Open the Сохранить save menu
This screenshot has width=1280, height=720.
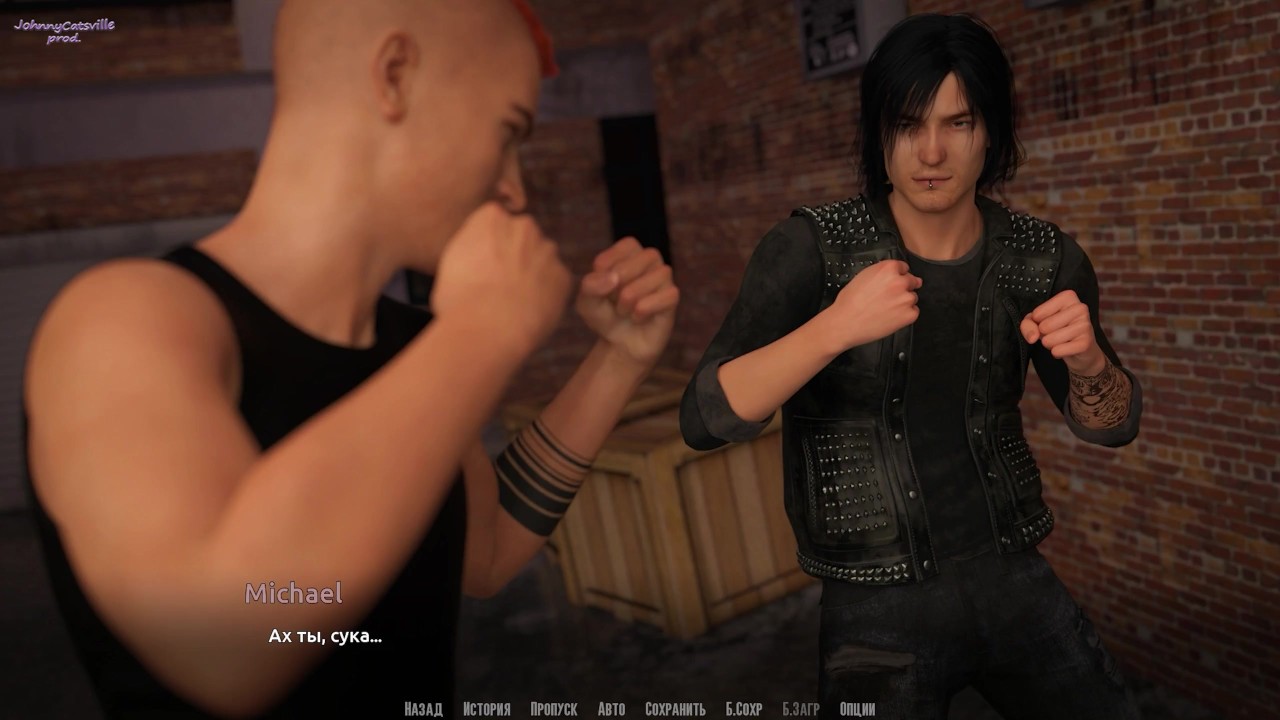pyautogui.click(x=675, y=709)
